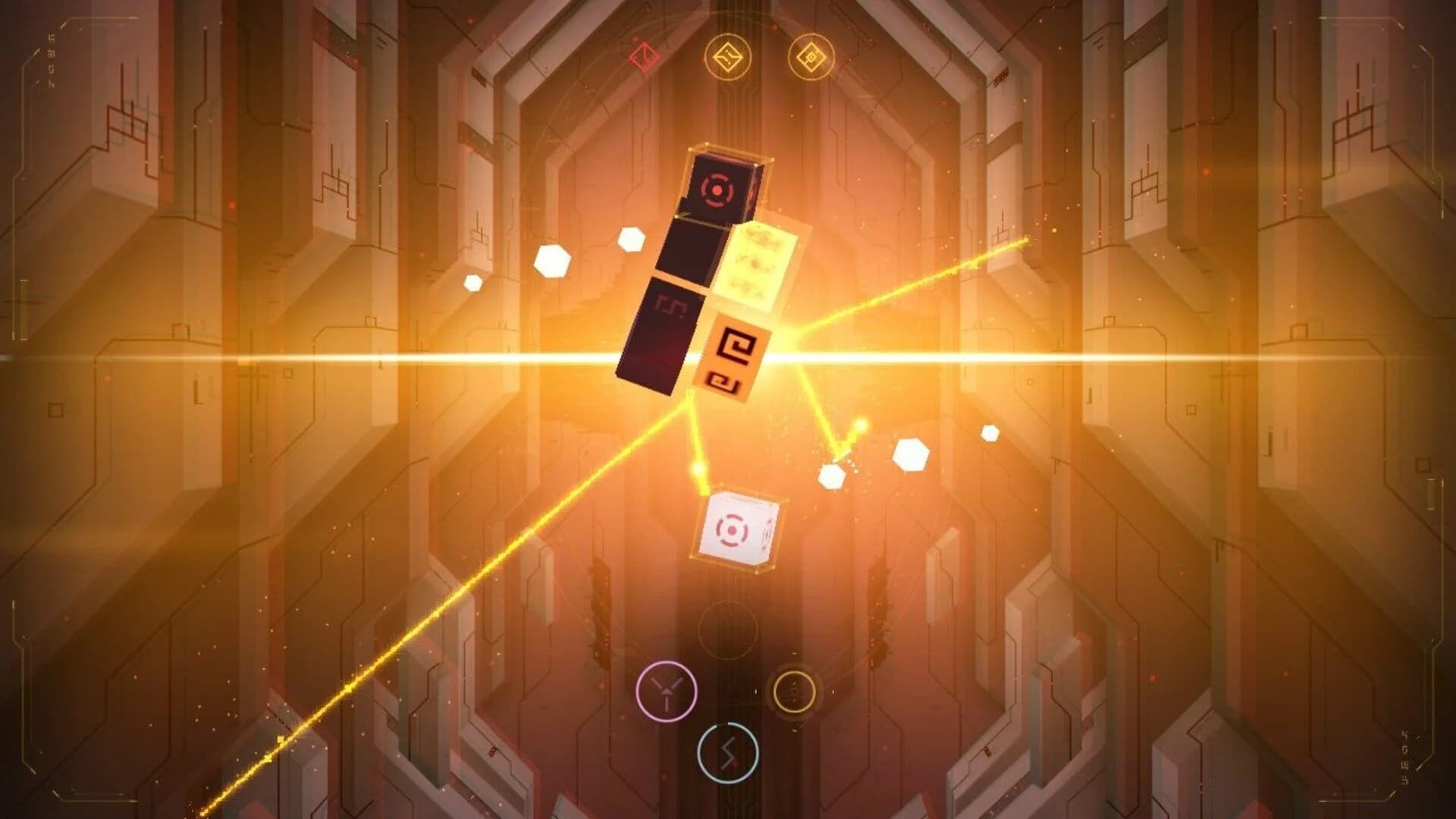Click the small square glyph on the dark cube

point(672,303)
